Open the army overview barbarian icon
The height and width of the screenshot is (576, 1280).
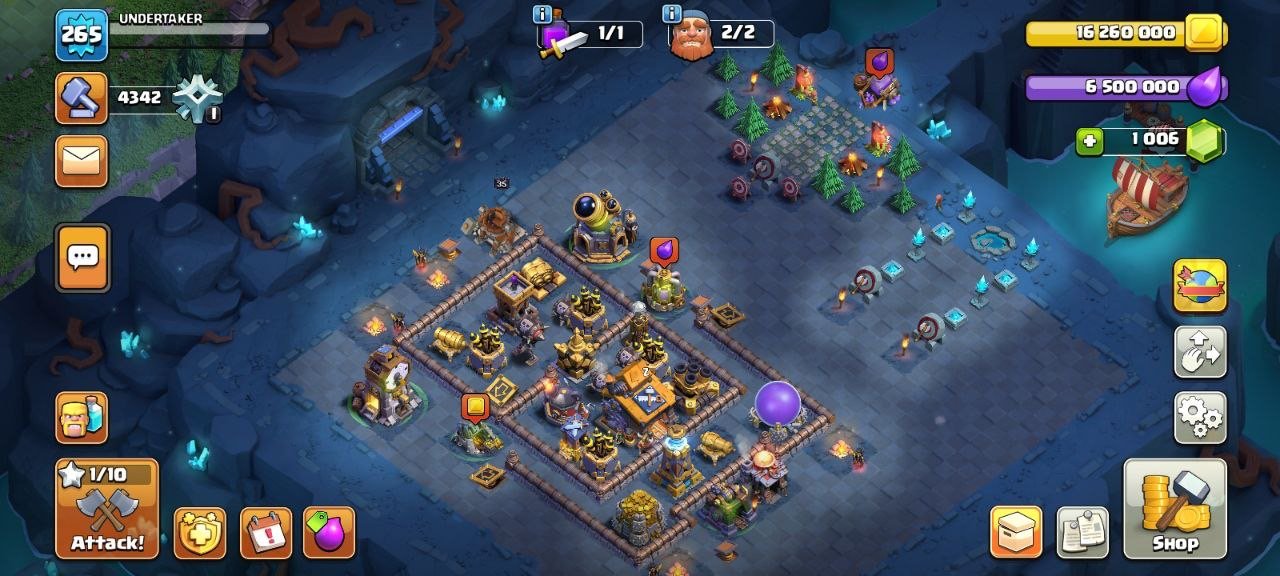click(x=82, y=418)
